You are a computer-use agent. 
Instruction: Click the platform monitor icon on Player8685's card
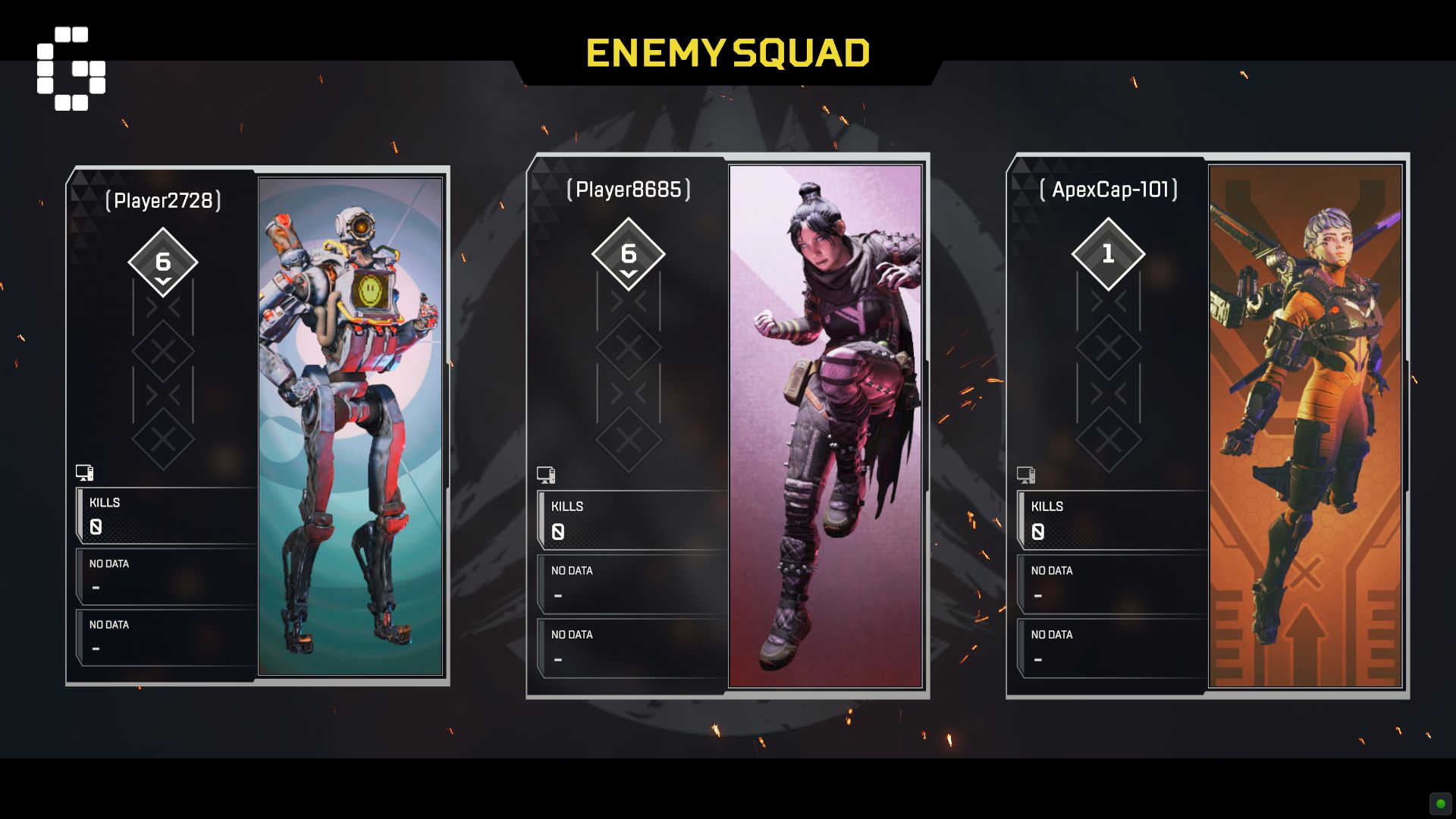(548, 475)
